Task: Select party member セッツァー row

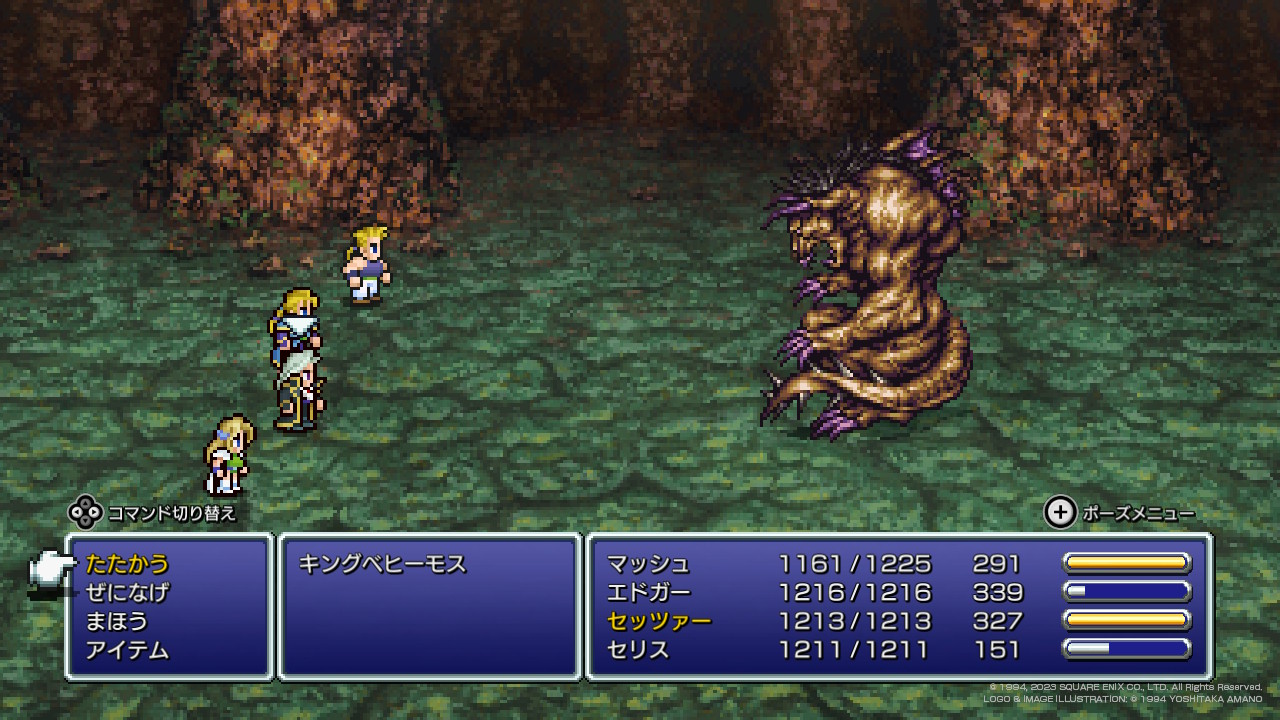Action: 659,622
